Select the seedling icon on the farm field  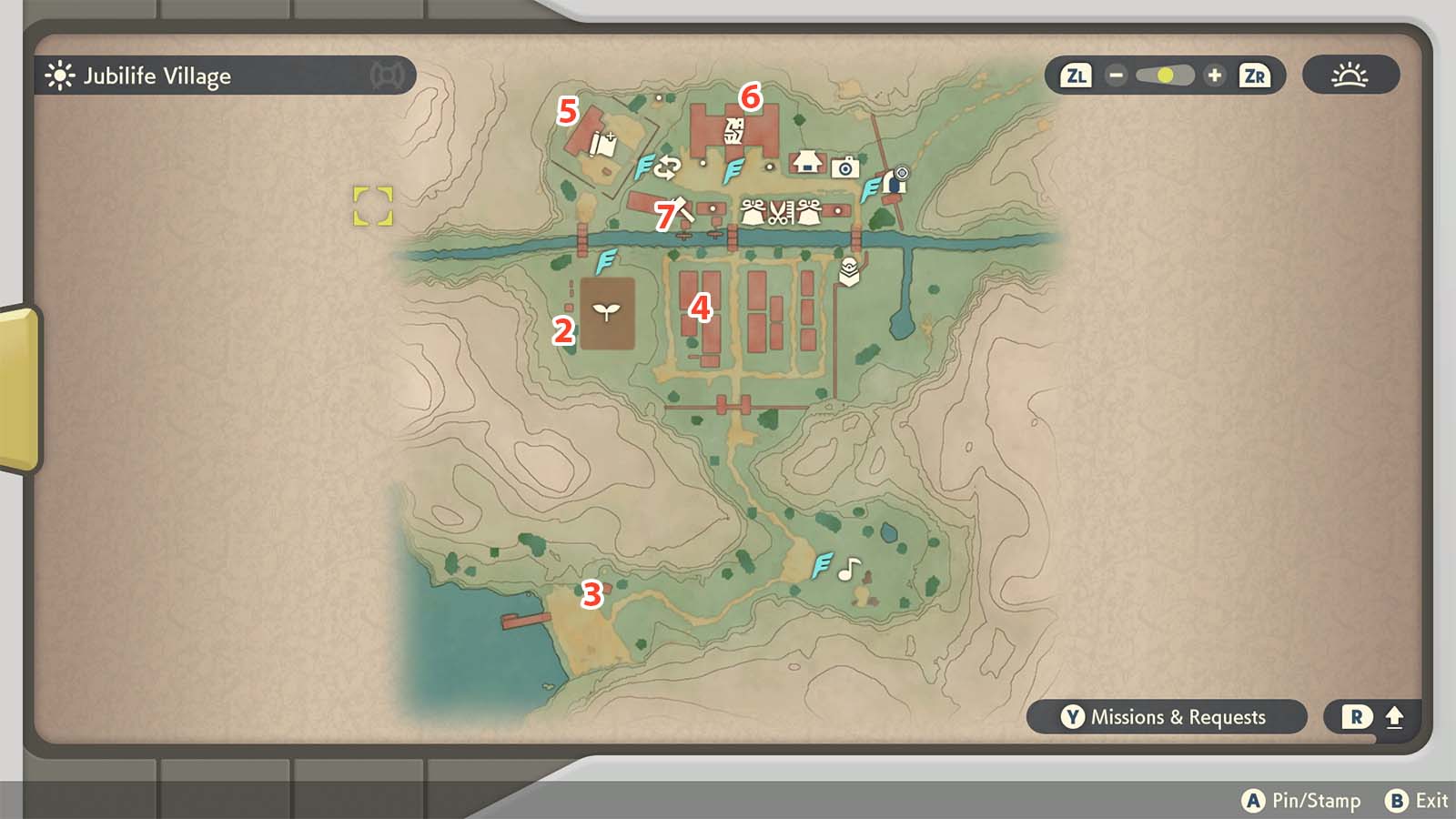608,313
